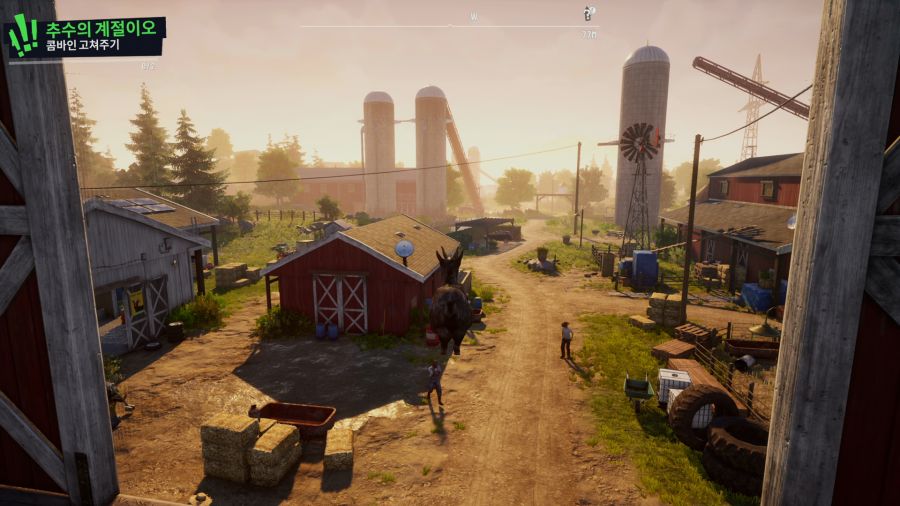Open the 추수의 계절이오 quest tracker
This screenshot has width=900, height=506.
pos(98,30)
